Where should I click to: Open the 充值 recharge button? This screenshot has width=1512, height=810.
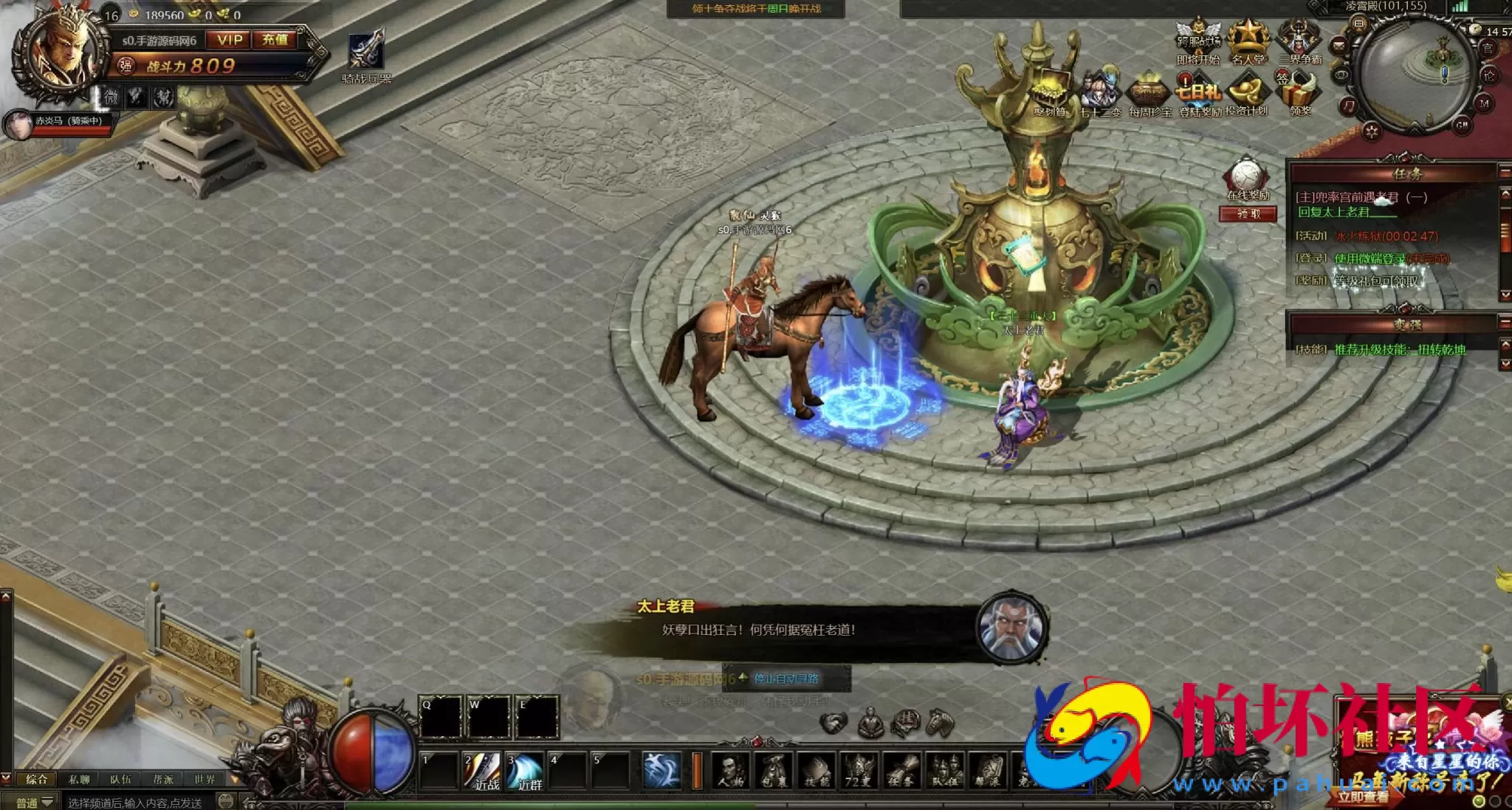coord(275,40)
